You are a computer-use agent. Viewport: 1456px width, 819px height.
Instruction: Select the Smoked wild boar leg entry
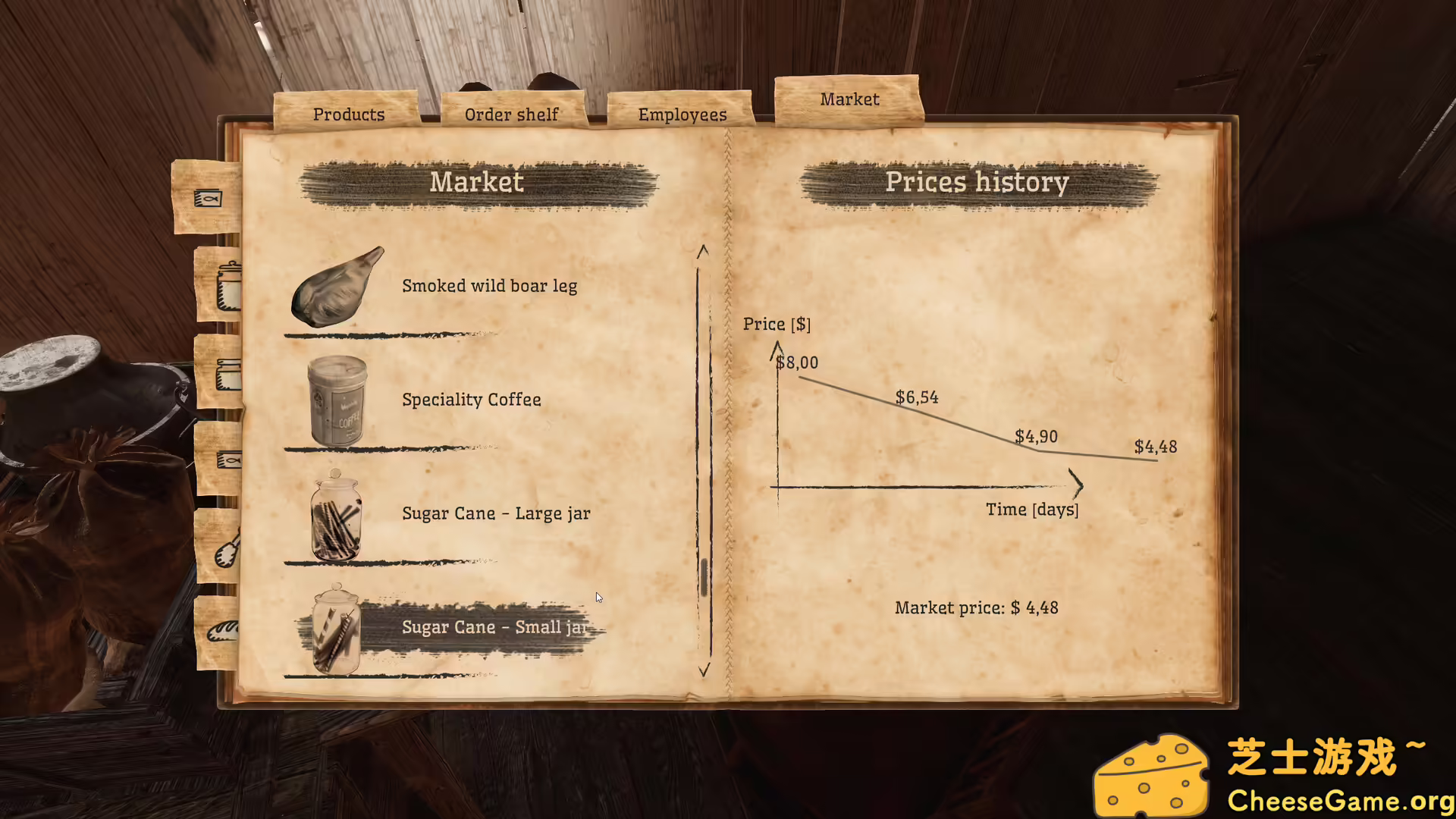[489, 286]
